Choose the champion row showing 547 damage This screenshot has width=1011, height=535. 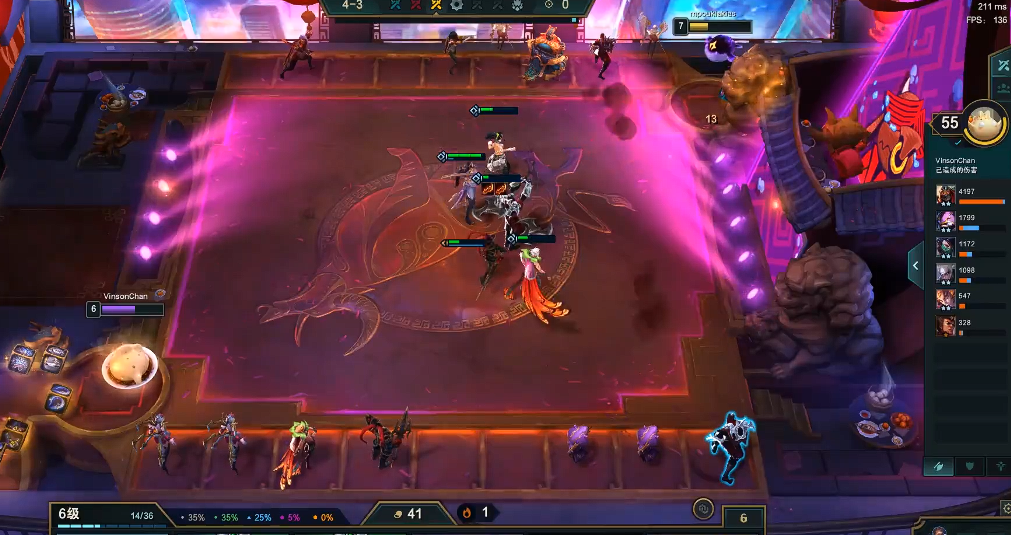click(968, 299)
